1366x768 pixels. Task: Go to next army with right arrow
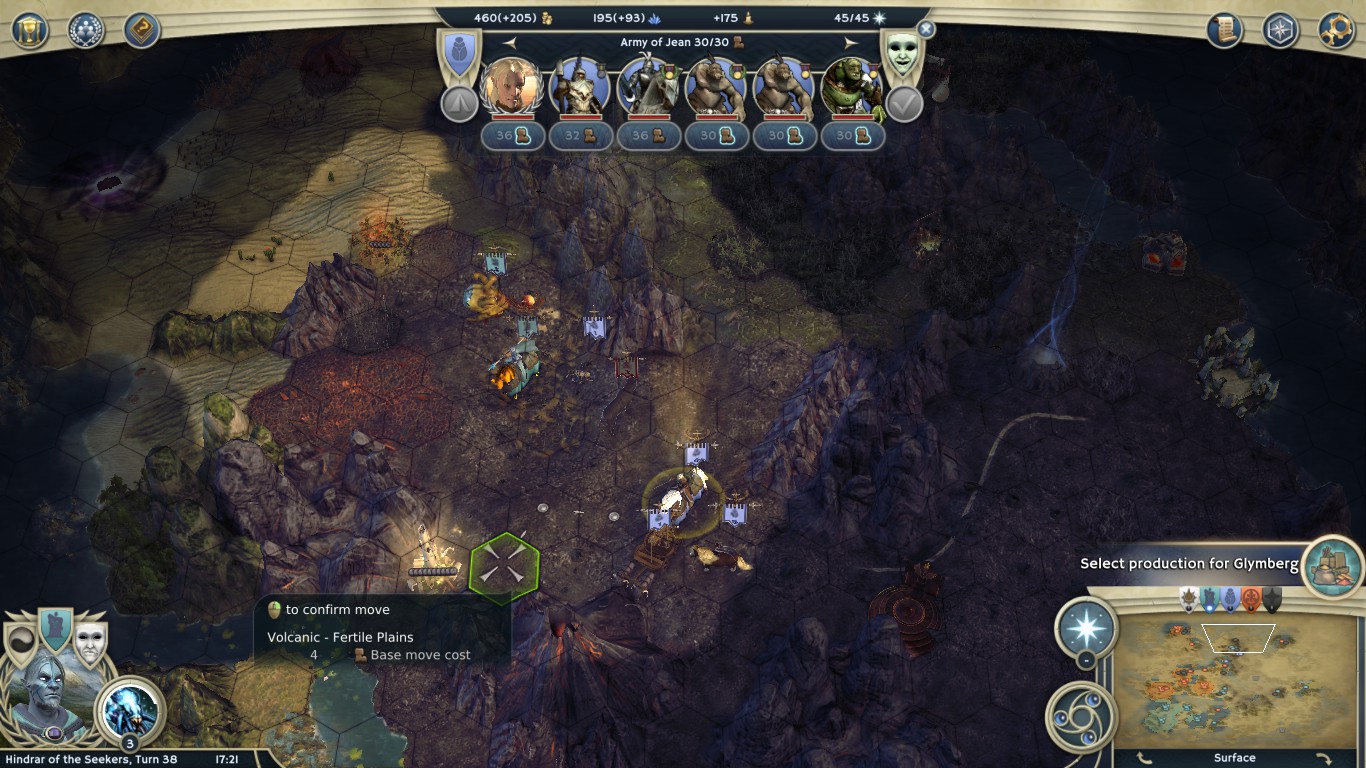click(851, 43)
